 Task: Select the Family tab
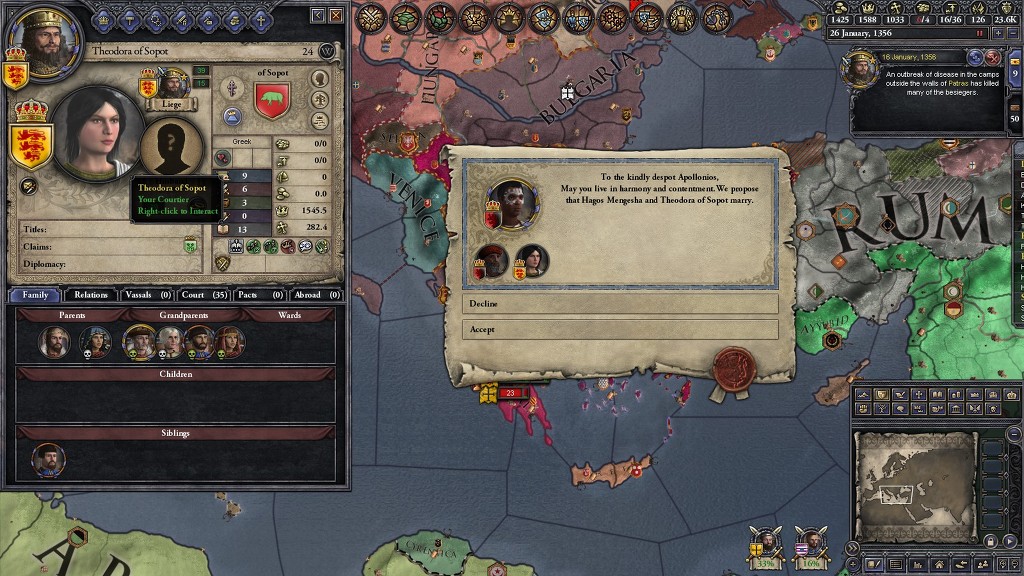[35, 295]
